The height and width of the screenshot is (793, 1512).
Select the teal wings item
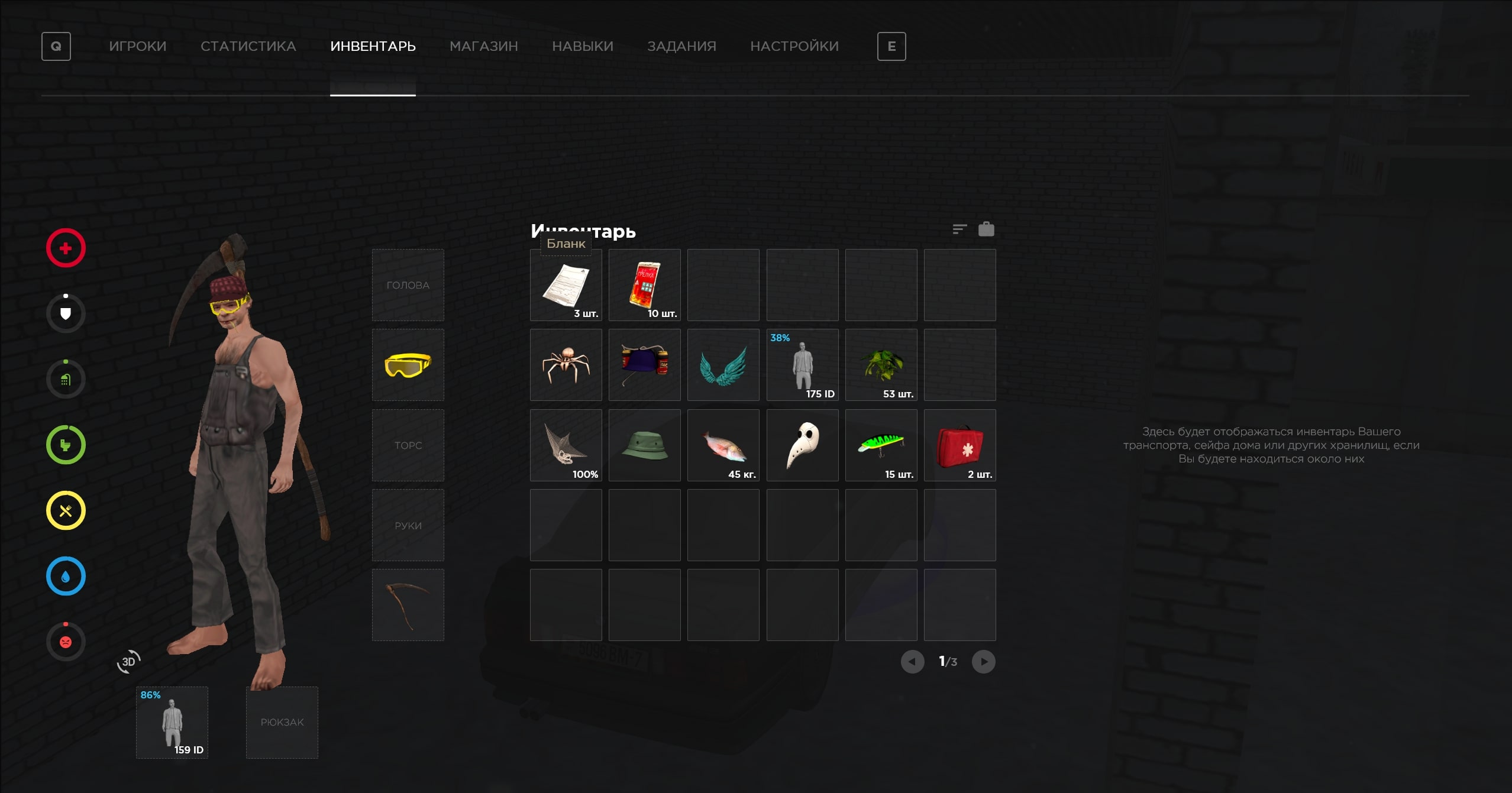click(723, 365)
